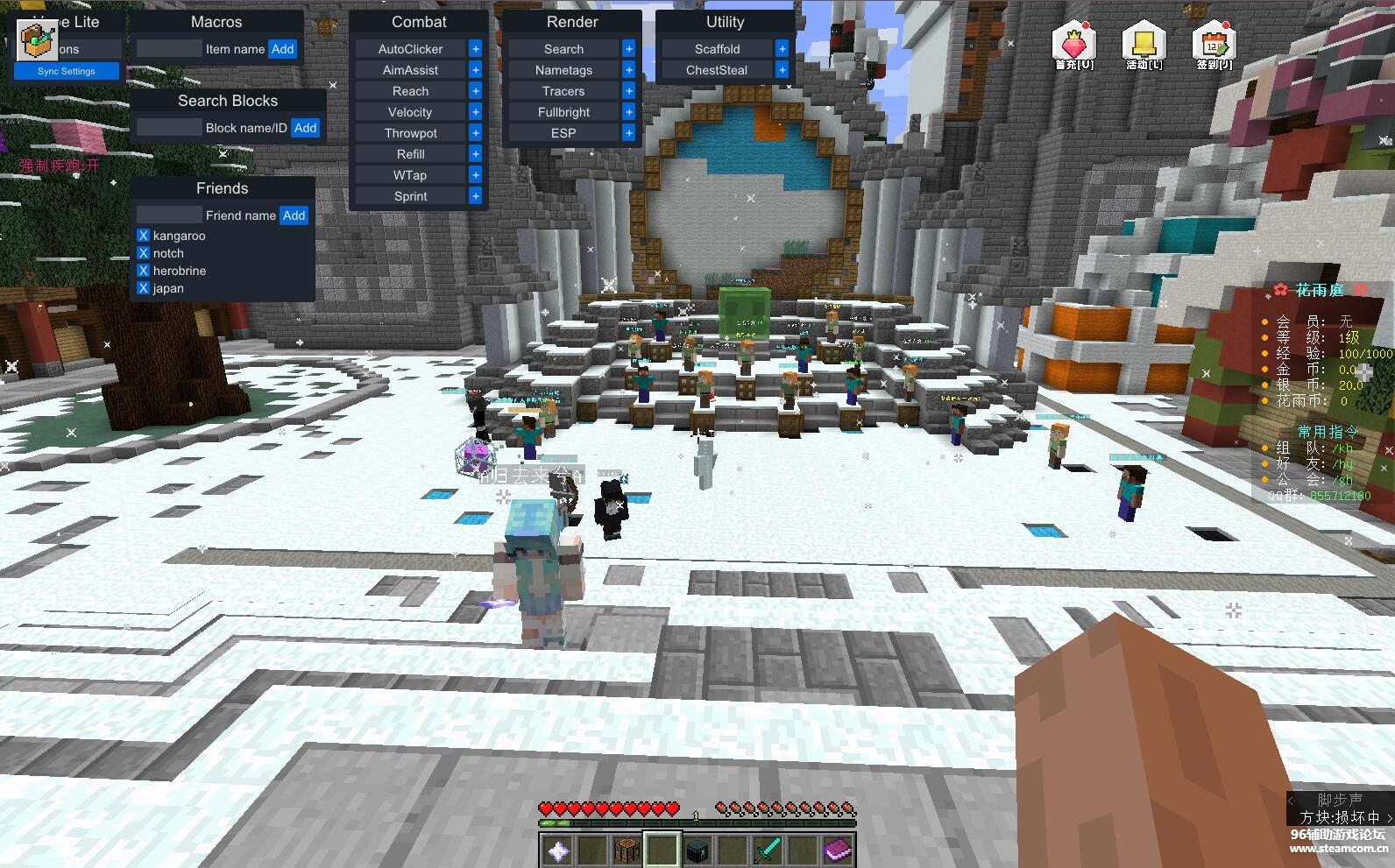
Task: Remove herobrine from the friends list
Action: 144,271
